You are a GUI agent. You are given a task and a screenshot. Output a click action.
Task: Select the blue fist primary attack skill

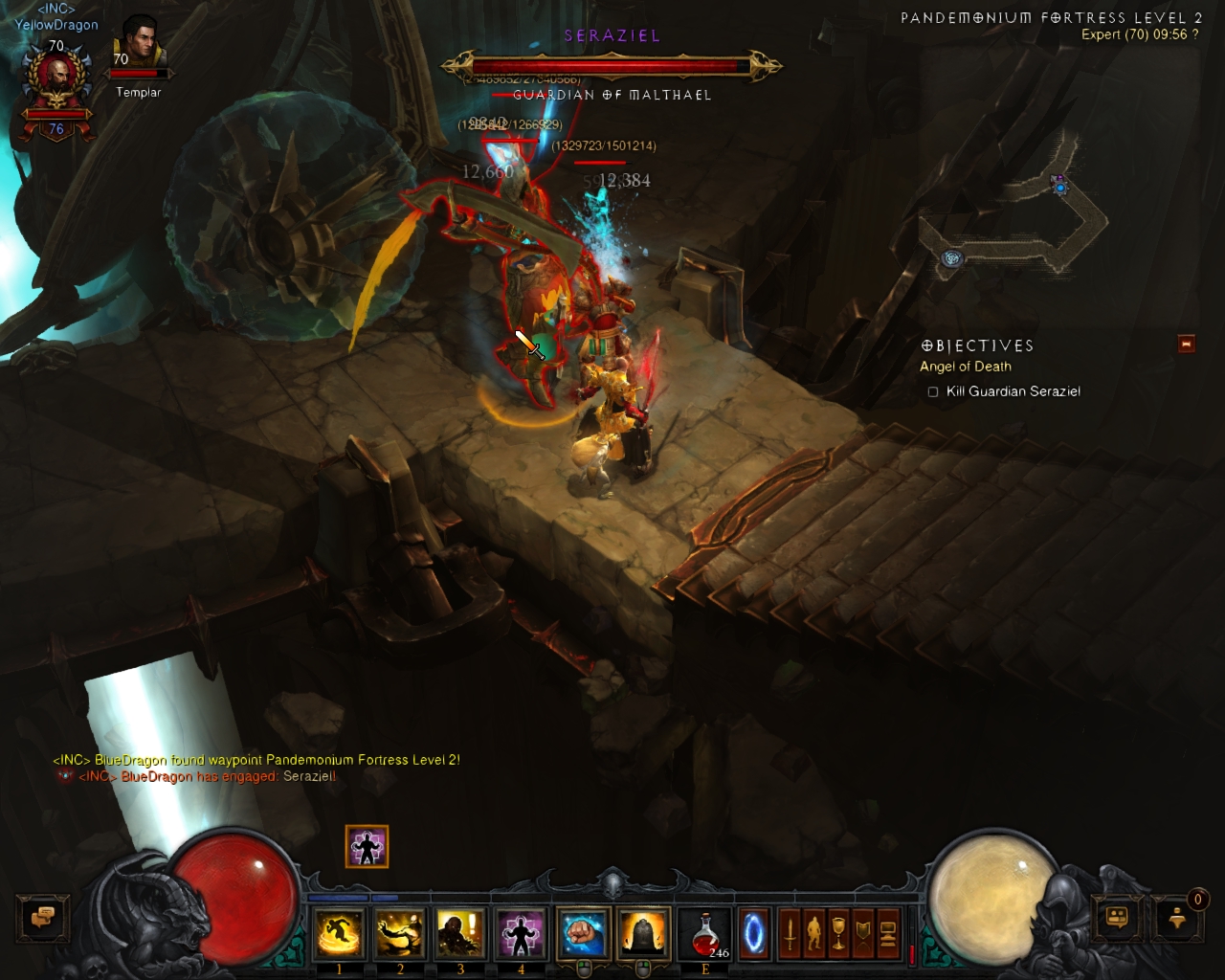583,933
